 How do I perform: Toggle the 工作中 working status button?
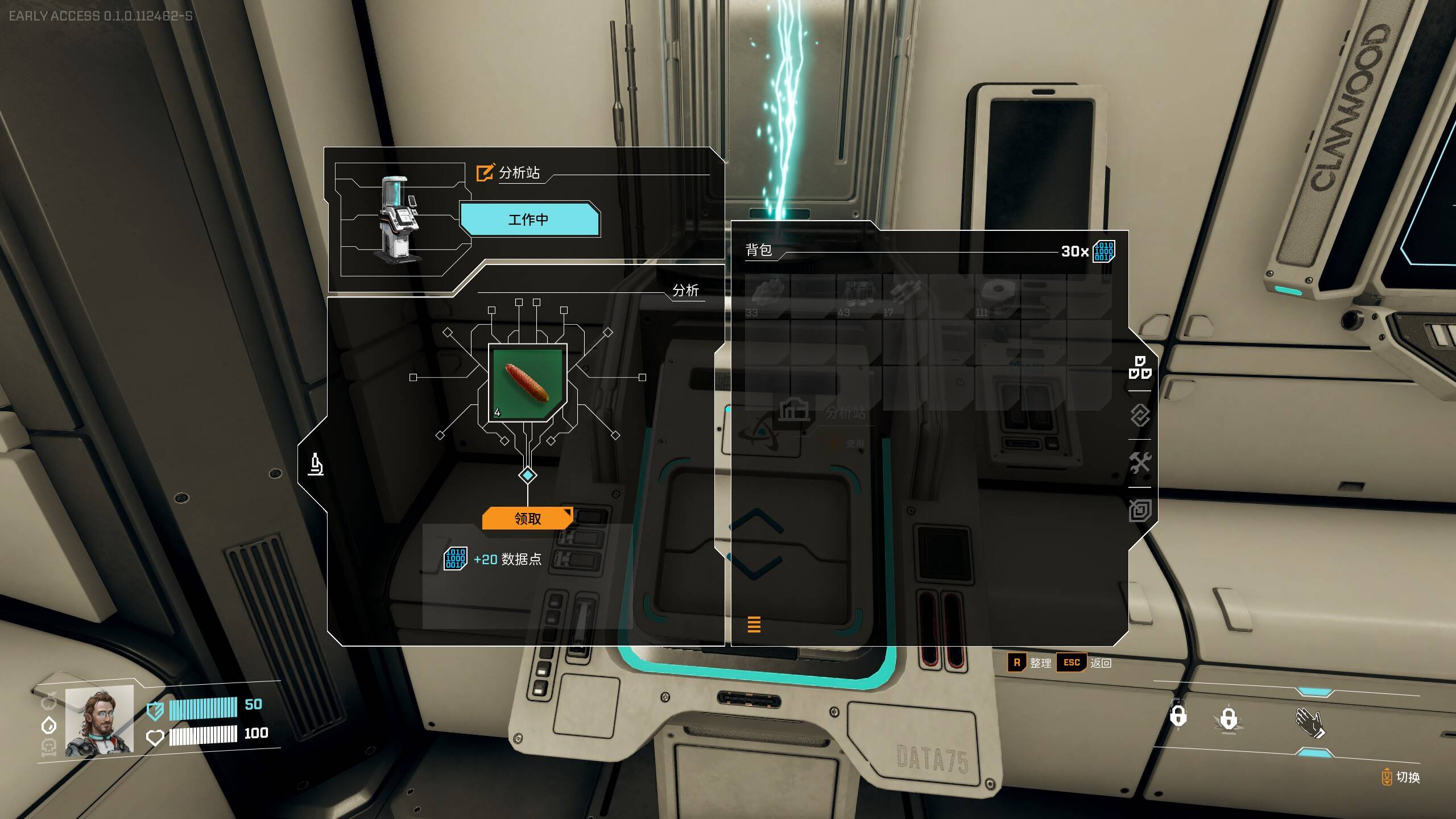[529, 220]
